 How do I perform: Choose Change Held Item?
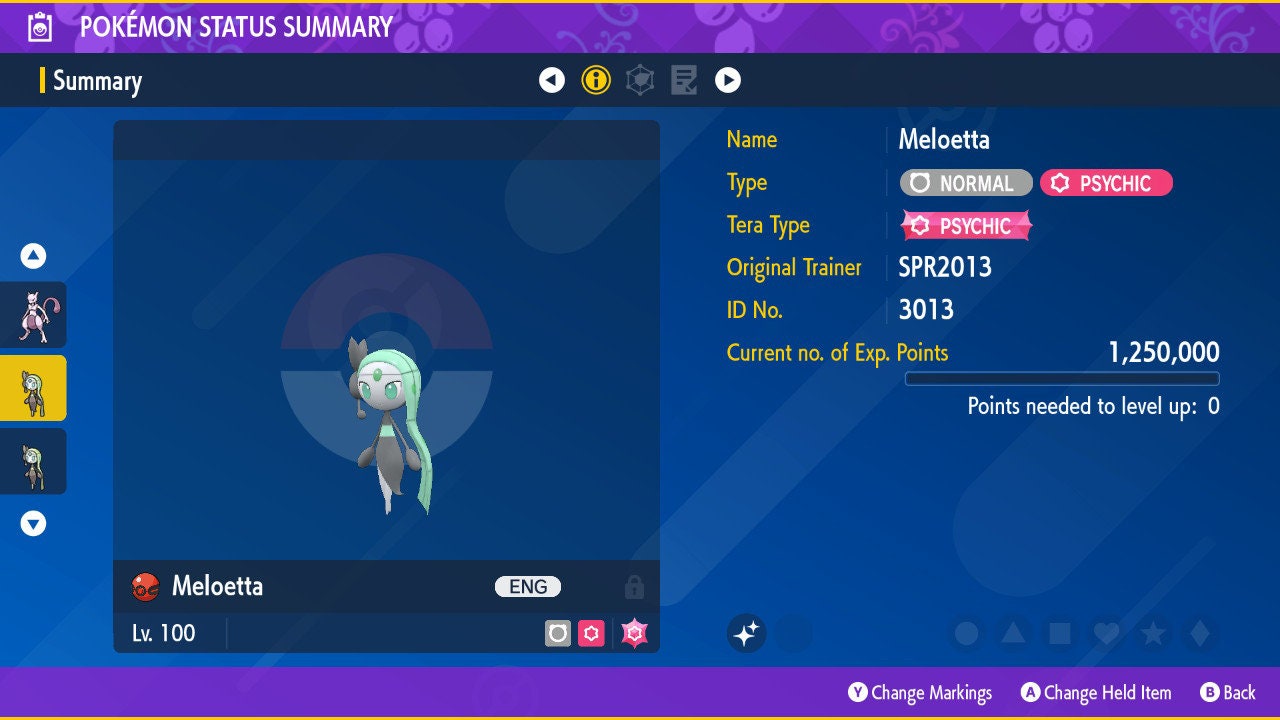[1096, 692]
